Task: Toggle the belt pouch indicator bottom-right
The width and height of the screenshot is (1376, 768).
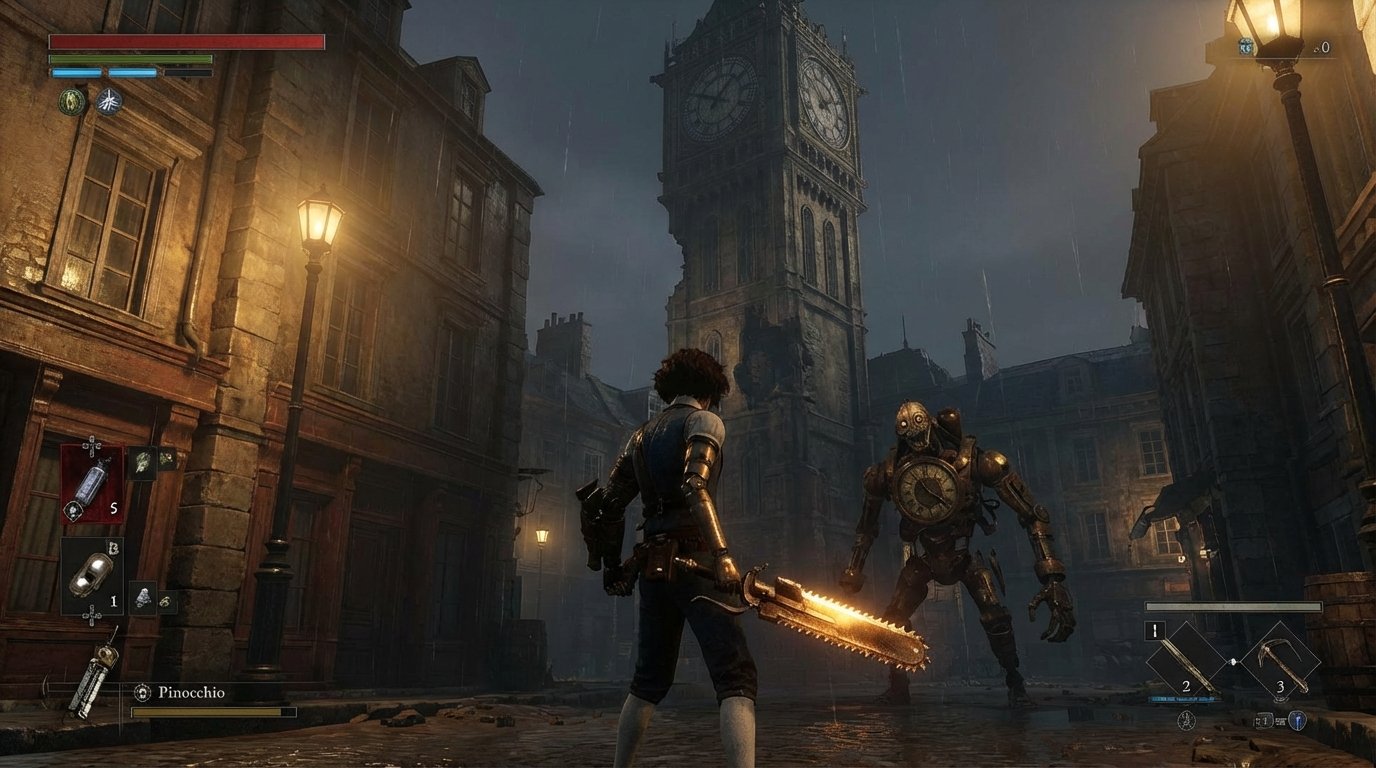Action: click(x=1264, y=720)
